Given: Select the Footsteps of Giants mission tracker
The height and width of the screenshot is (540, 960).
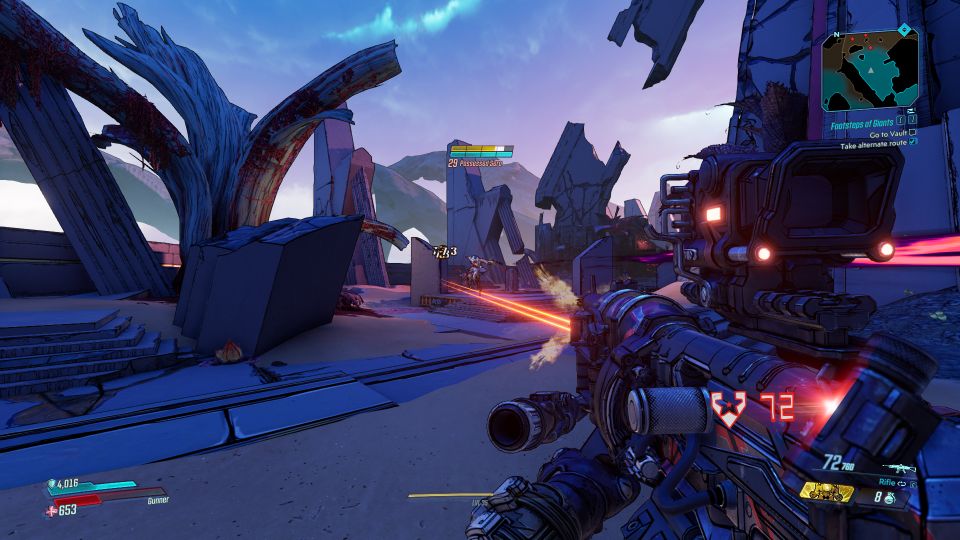Looking at the screenshot, I should 862,122.
